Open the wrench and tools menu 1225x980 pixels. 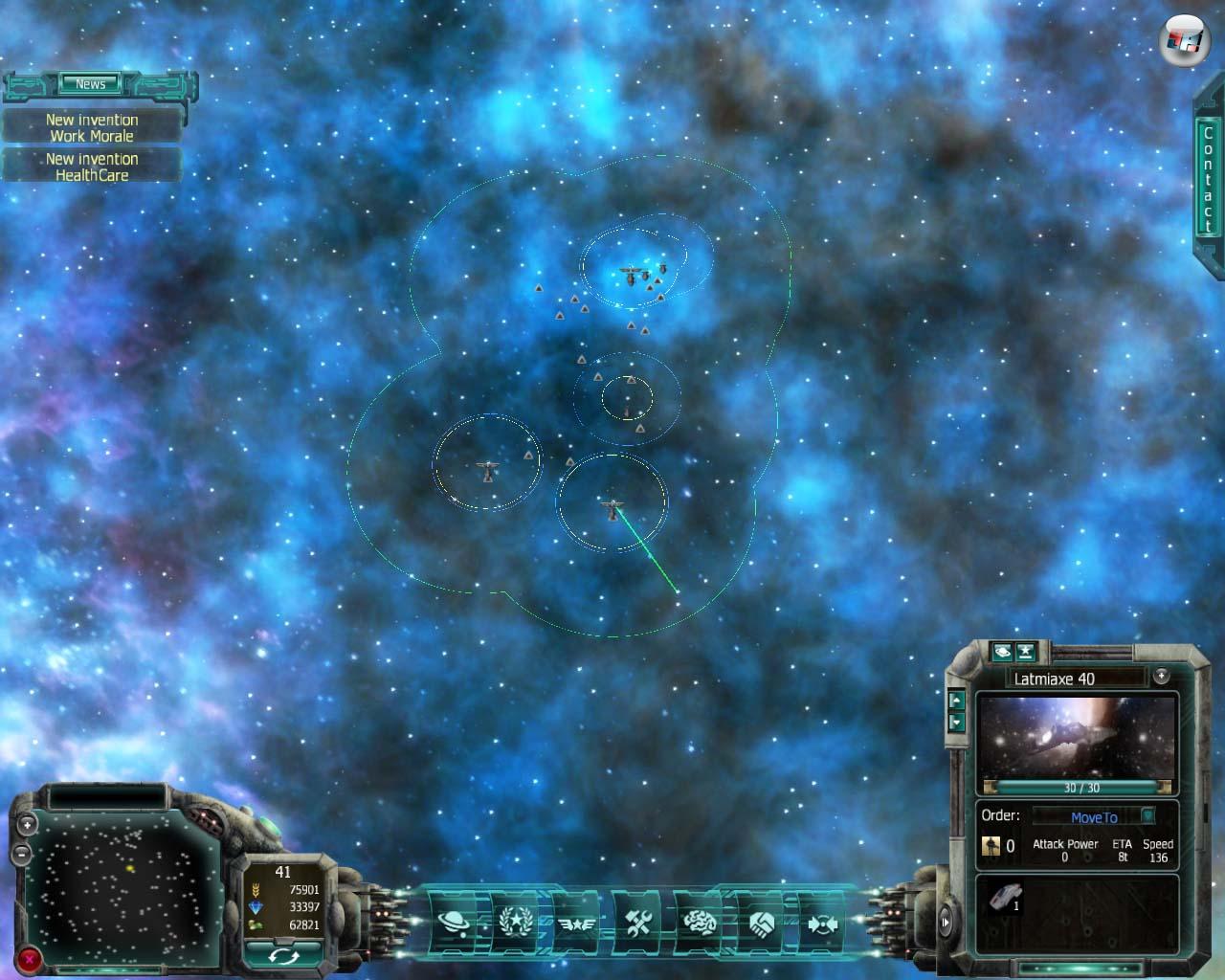point(637,923)
